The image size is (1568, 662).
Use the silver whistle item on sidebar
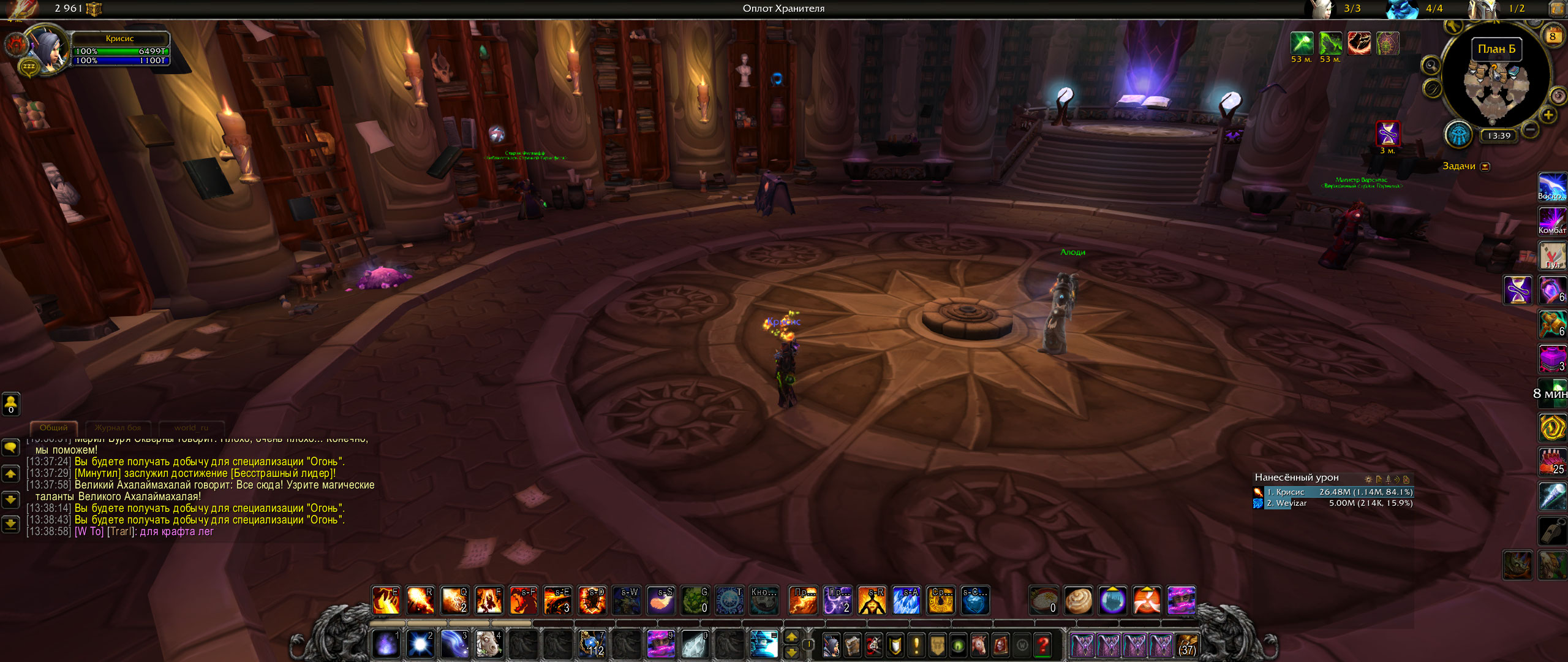pos(1552,531)
